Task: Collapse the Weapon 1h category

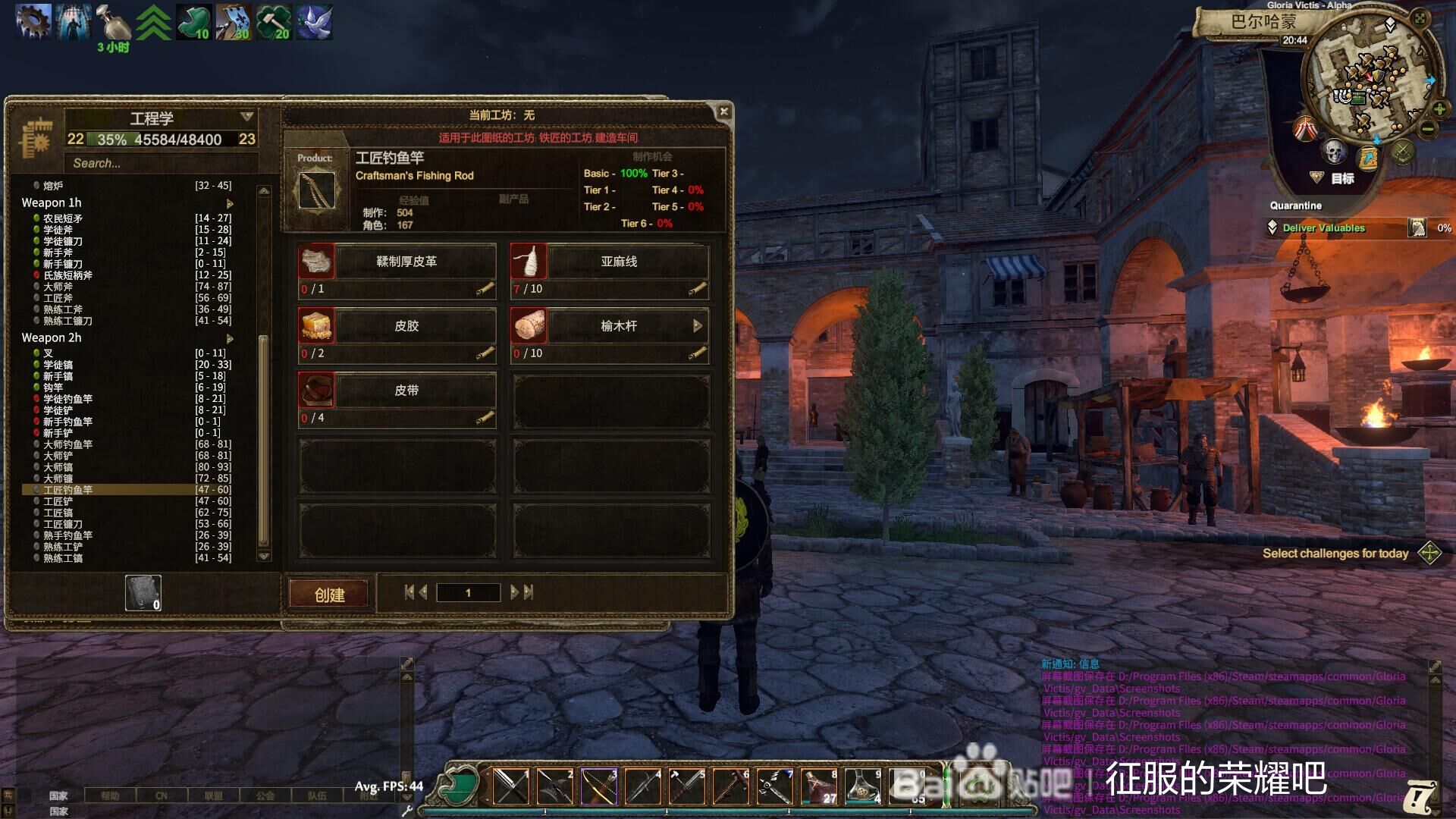Action: [x=230, y=203]
